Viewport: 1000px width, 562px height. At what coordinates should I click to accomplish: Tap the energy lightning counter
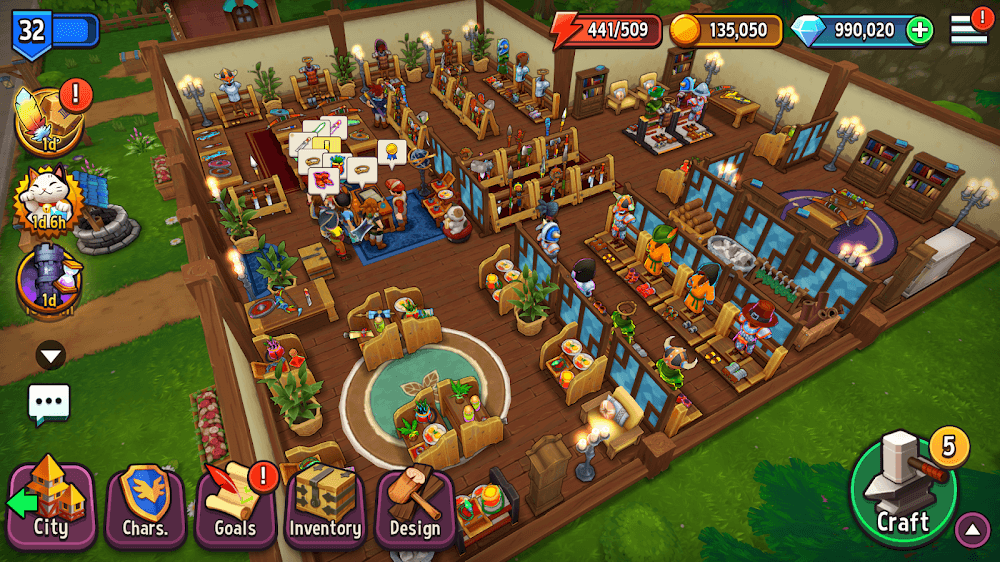coord(607,30)
